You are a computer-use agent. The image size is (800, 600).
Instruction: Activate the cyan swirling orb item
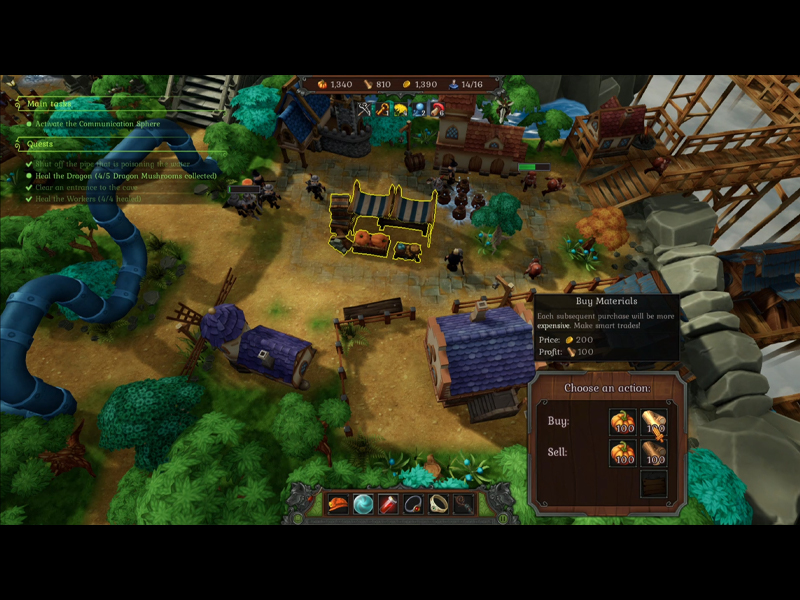pyautogui.click(x=363, y=504)
